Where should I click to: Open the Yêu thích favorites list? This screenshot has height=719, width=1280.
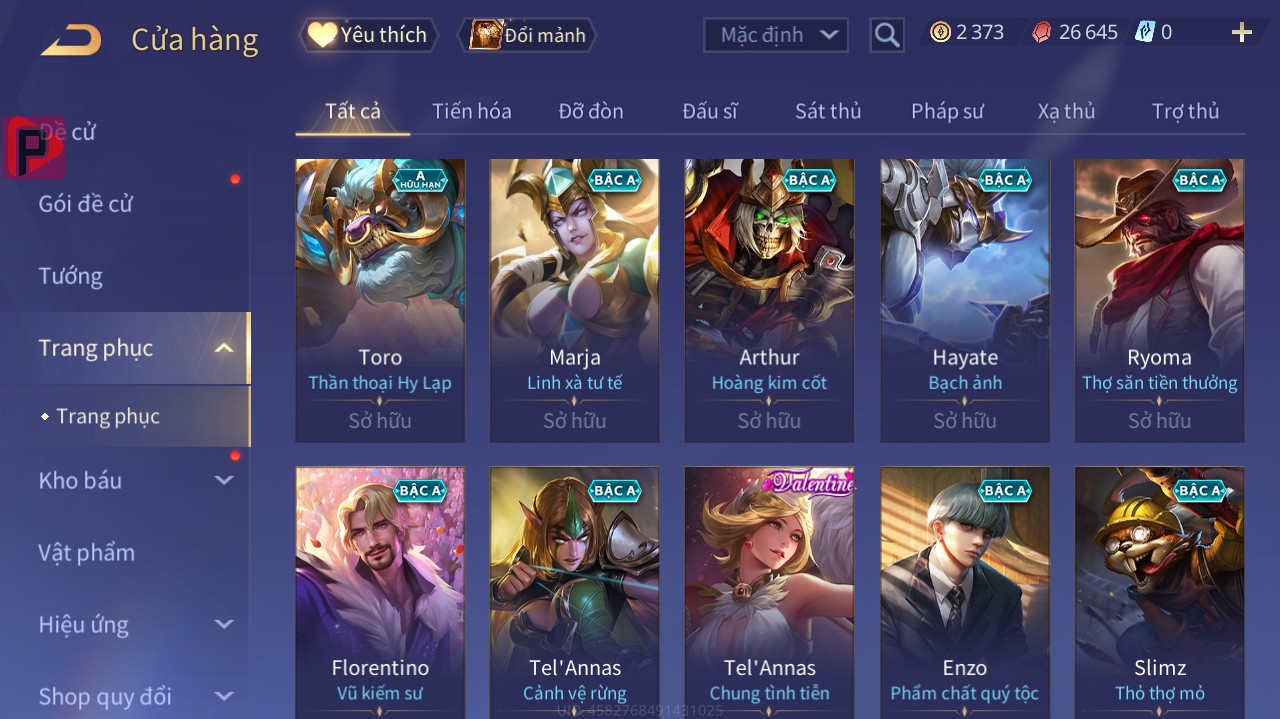pyautogui.click(x=367, y=35)
